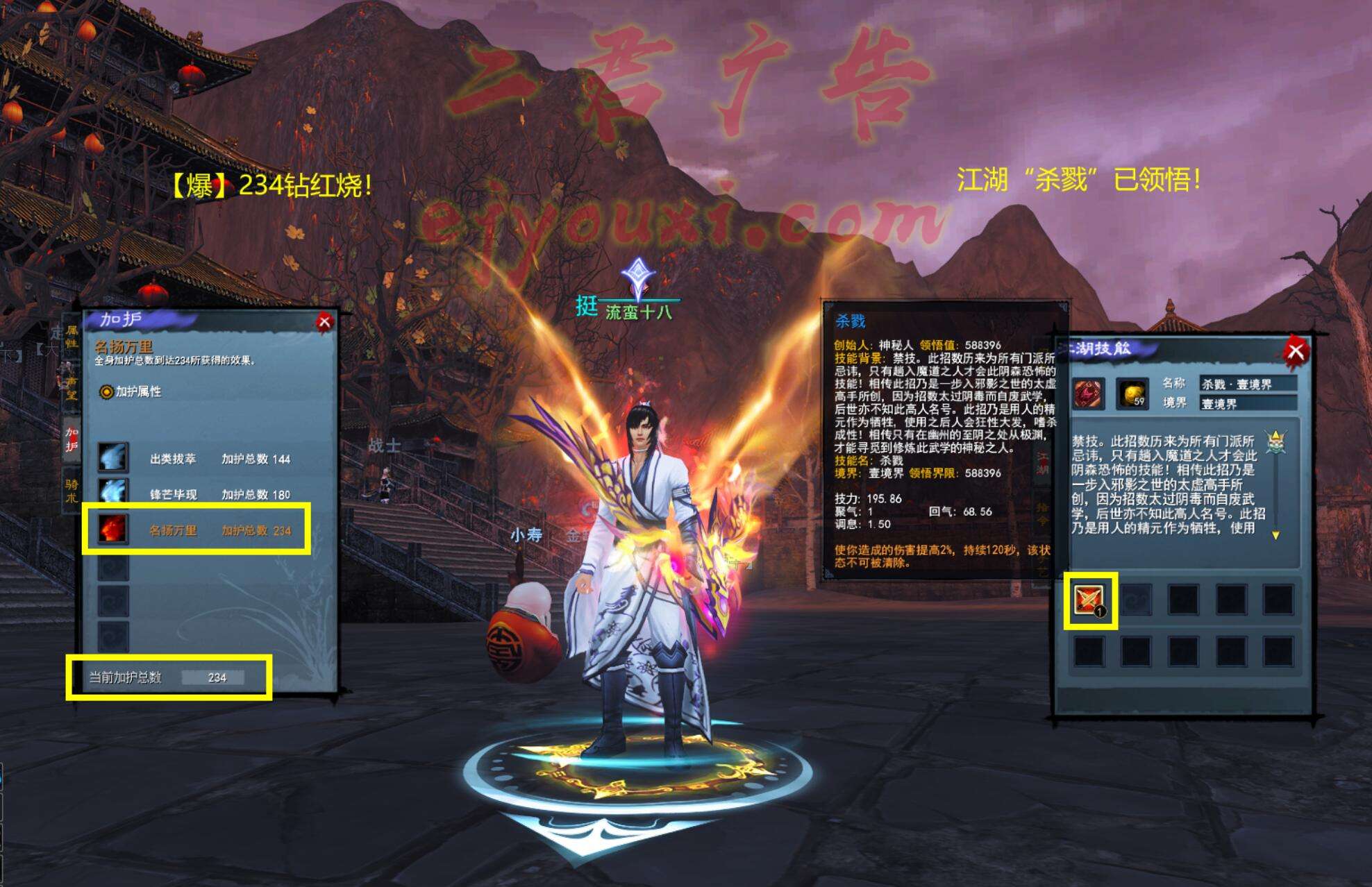Close the 江湖技能 skills panel
The height and width of the screenshot is (887, 1372).
coord(1295,350)
